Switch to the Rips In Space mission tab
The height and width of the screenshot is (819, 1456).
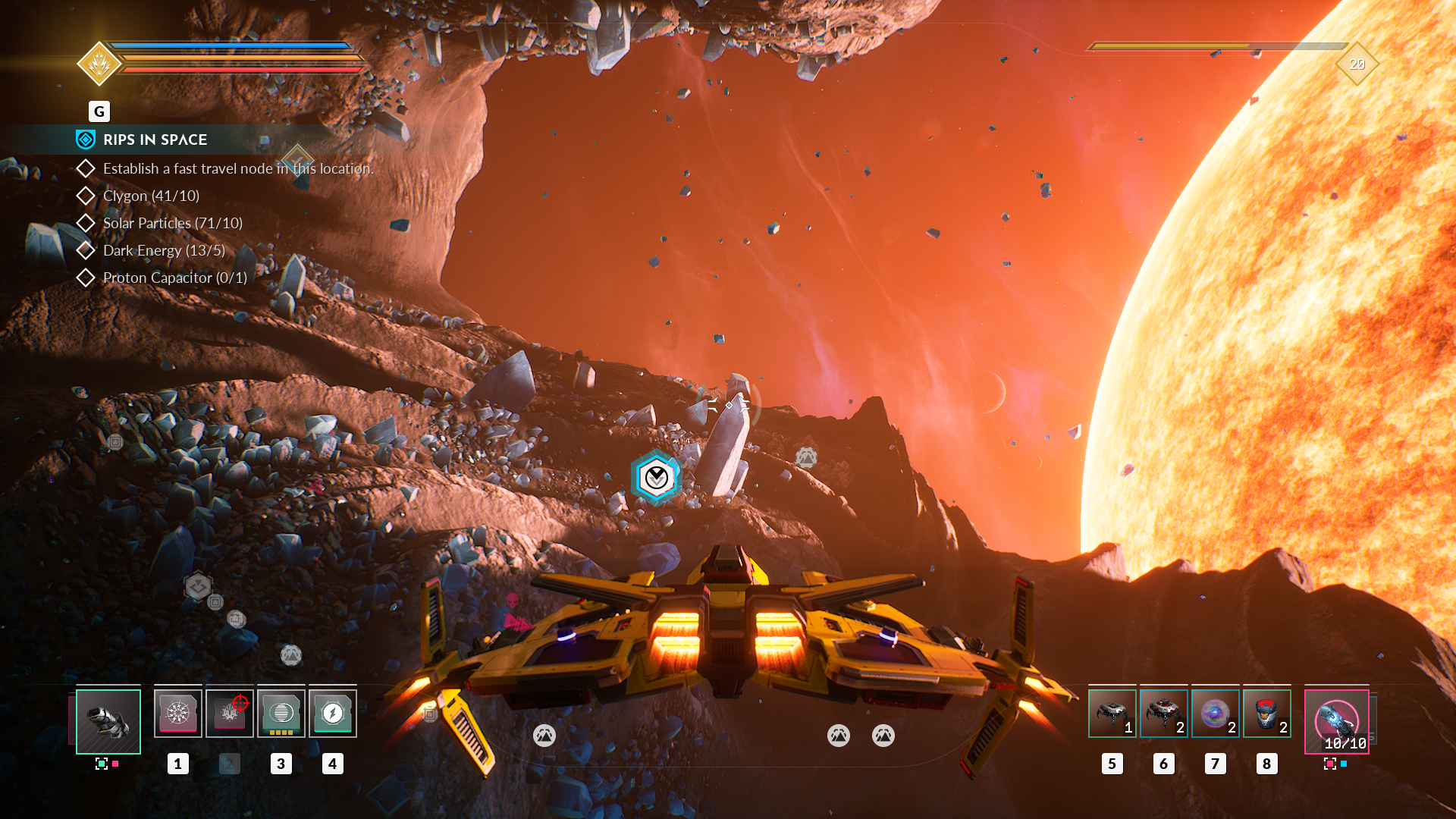[x=155, y=140]
